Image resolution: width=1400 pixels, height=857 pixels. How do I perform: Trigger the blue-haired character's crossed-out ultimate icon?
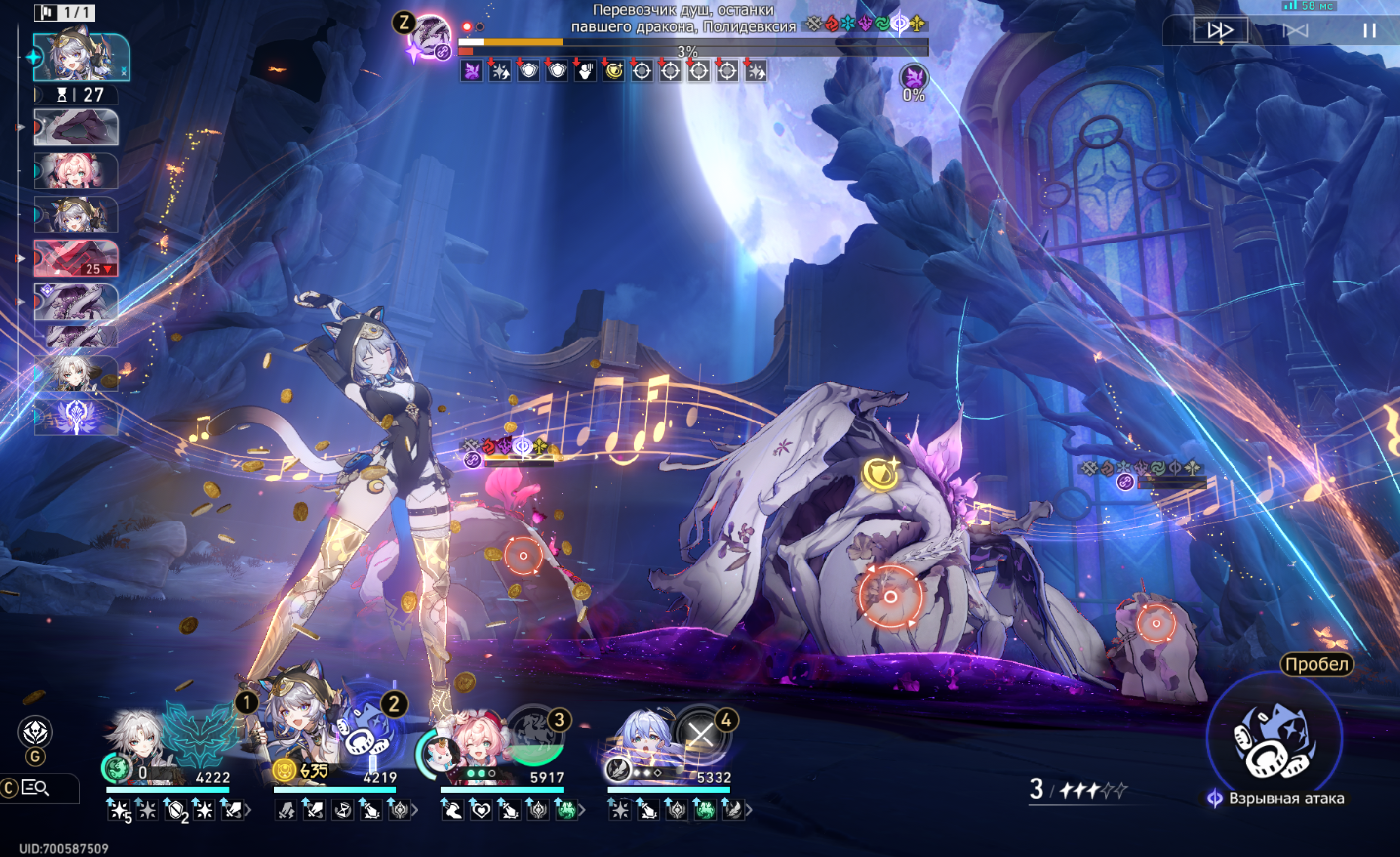point(701,734)
